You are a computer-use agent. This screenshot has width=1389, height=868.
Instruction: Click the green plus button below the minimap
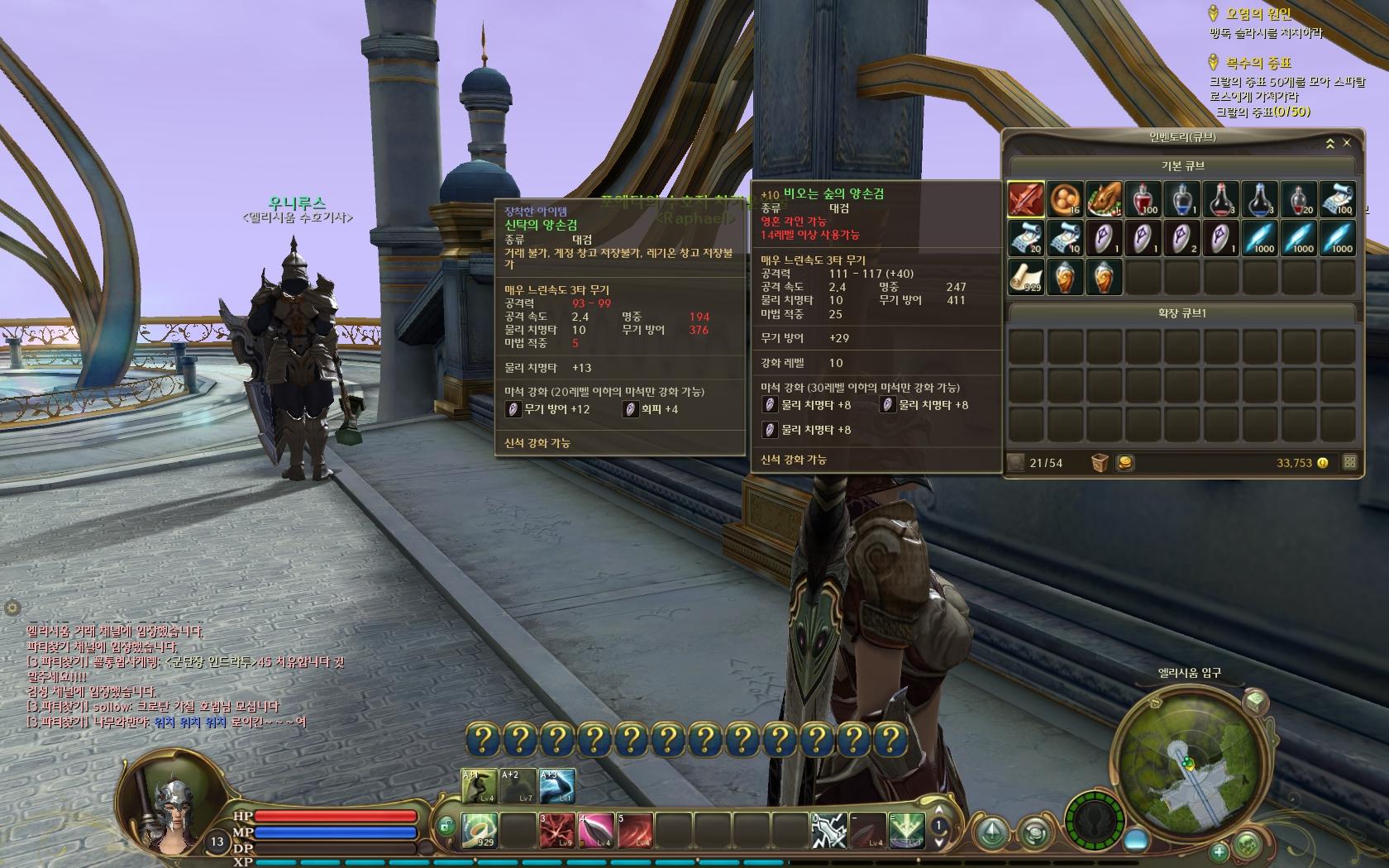tap(1220, 851)
